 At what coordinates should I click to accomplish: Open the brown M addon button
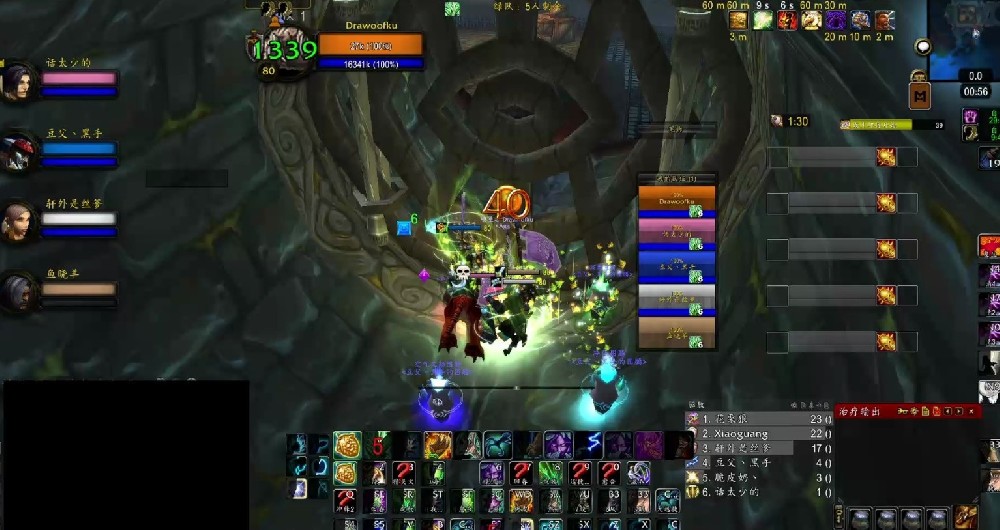tap(919, 95)
